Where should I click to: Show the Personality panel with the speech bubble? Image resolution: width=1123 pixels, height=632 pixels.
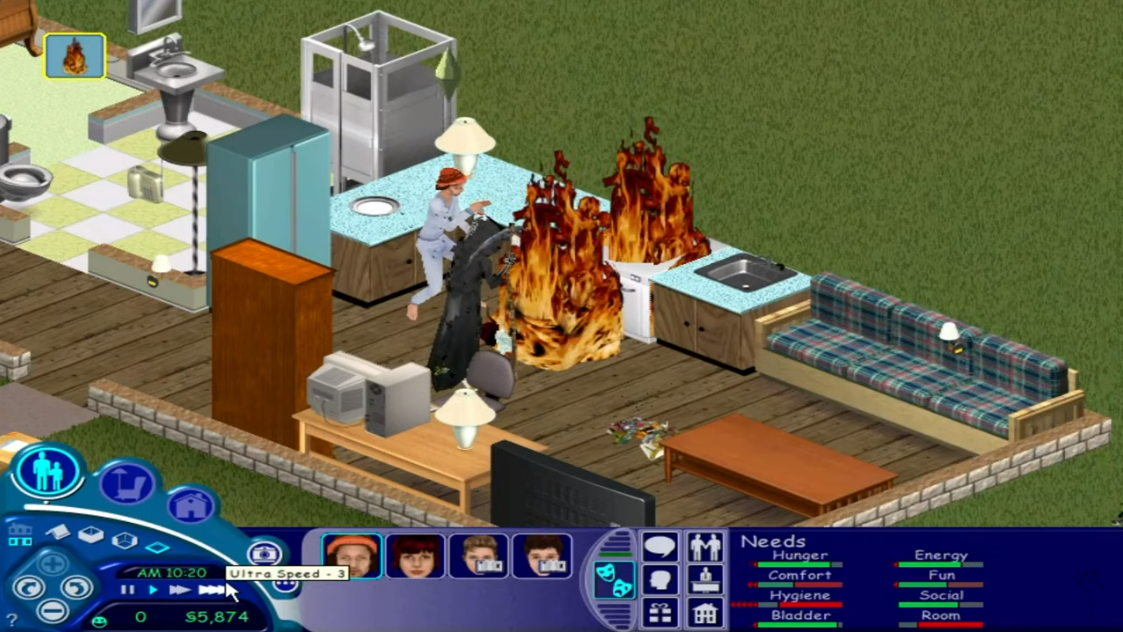(x=660, y=547)
